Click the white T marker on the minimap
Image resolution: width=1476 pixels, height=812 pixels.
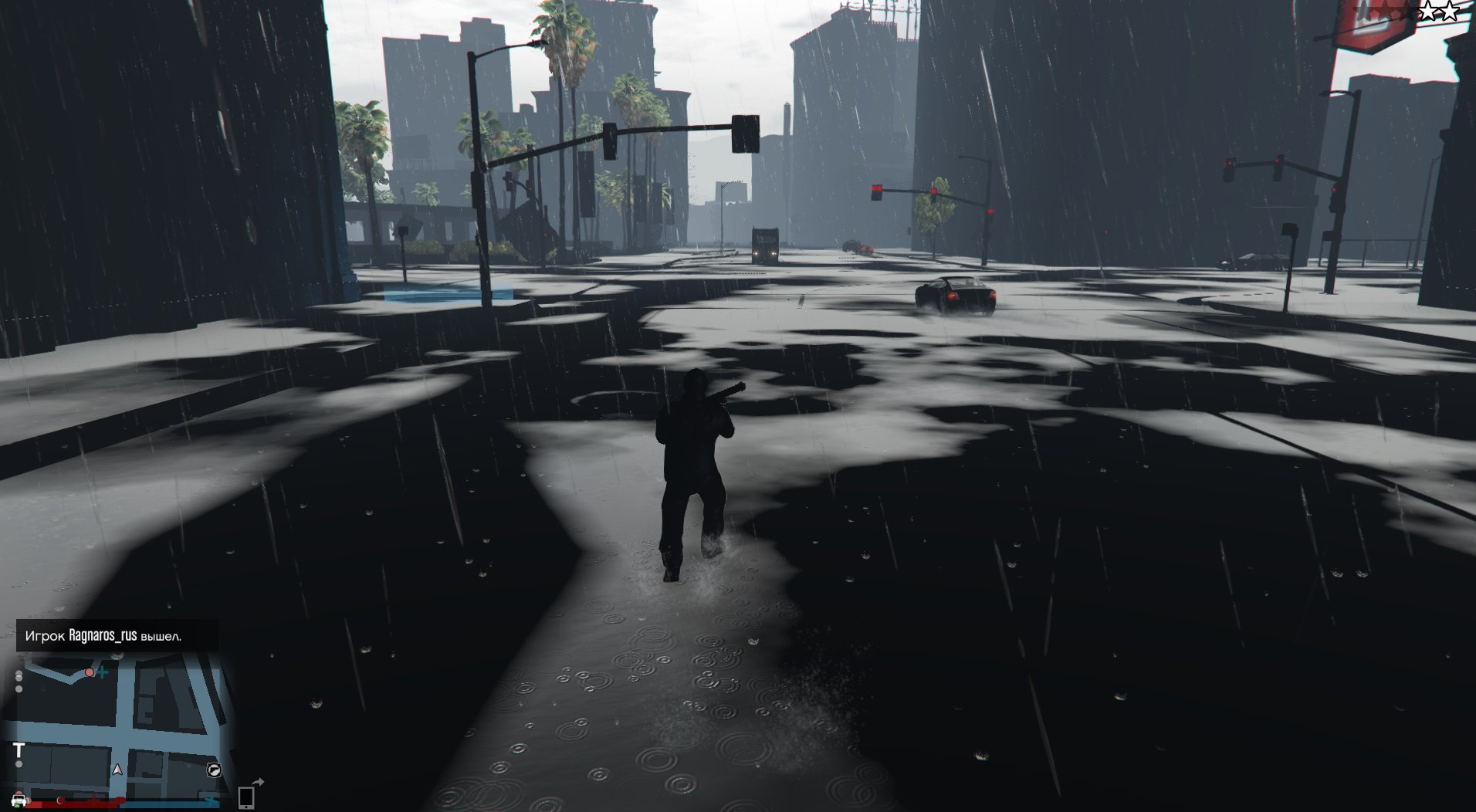(x=19, y=750)
